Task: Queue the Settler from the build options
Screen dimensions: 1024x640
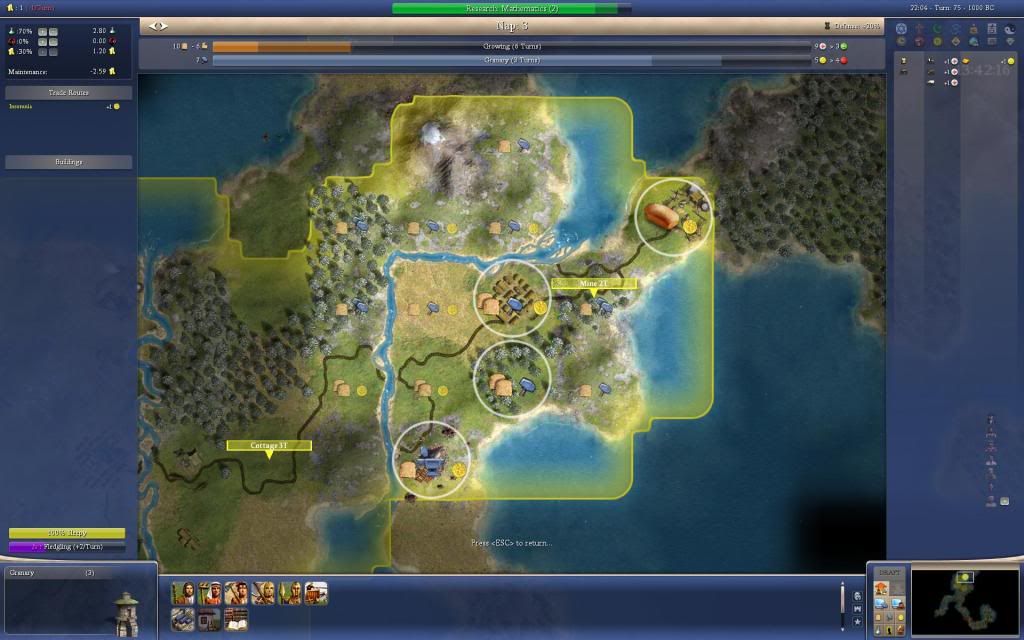Action: pyautogui.click(x=182, y=594)
